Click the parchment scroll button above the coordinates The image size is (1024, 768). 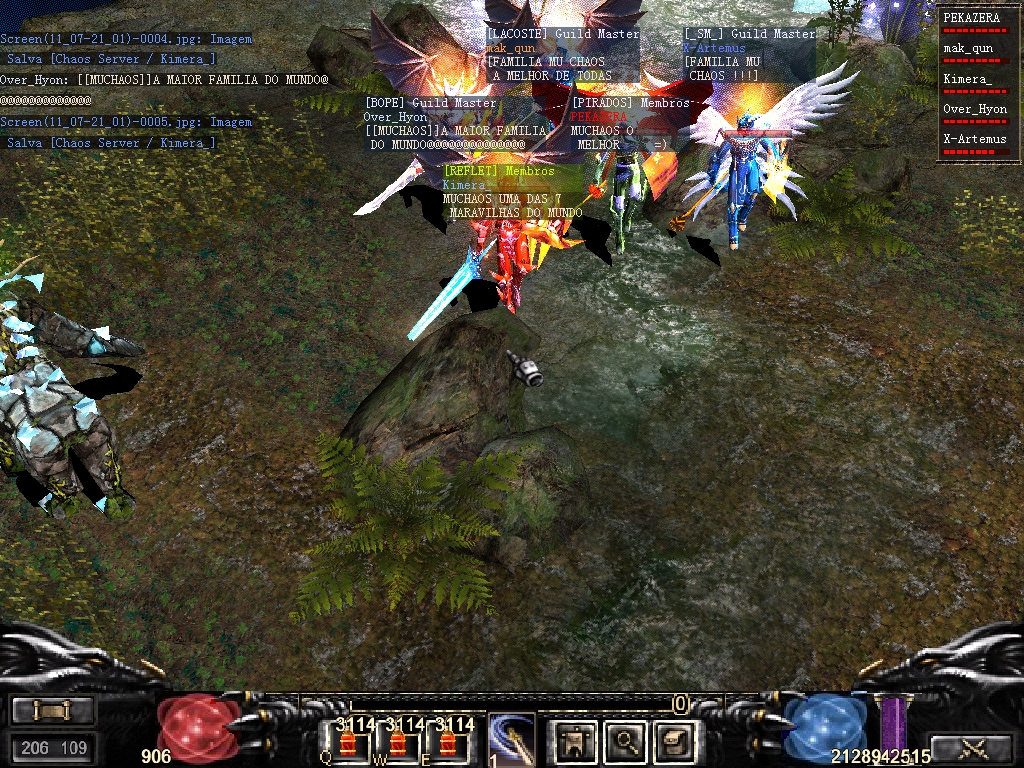click(53, 710)
